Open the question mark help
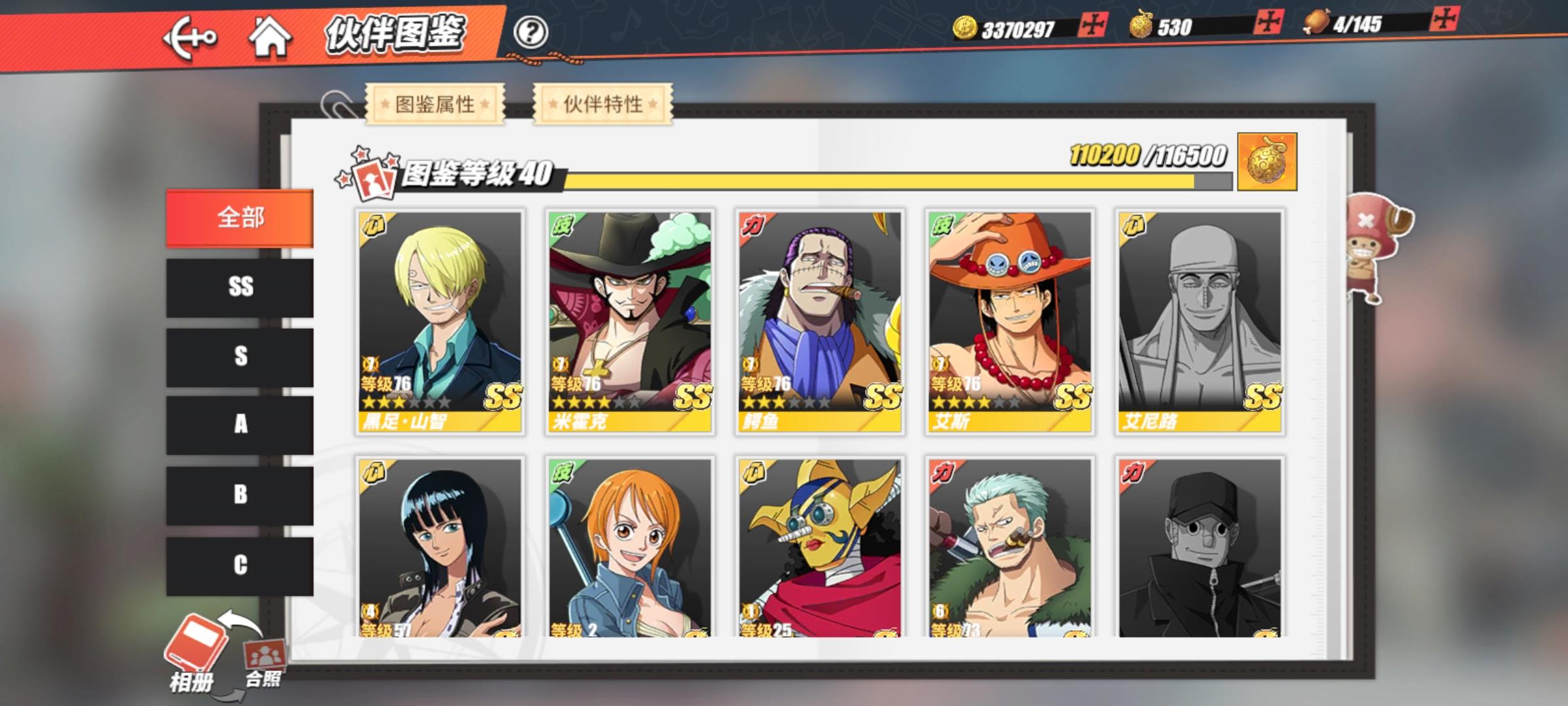This screenshot has width=1568, height=706. coord(530,32)
